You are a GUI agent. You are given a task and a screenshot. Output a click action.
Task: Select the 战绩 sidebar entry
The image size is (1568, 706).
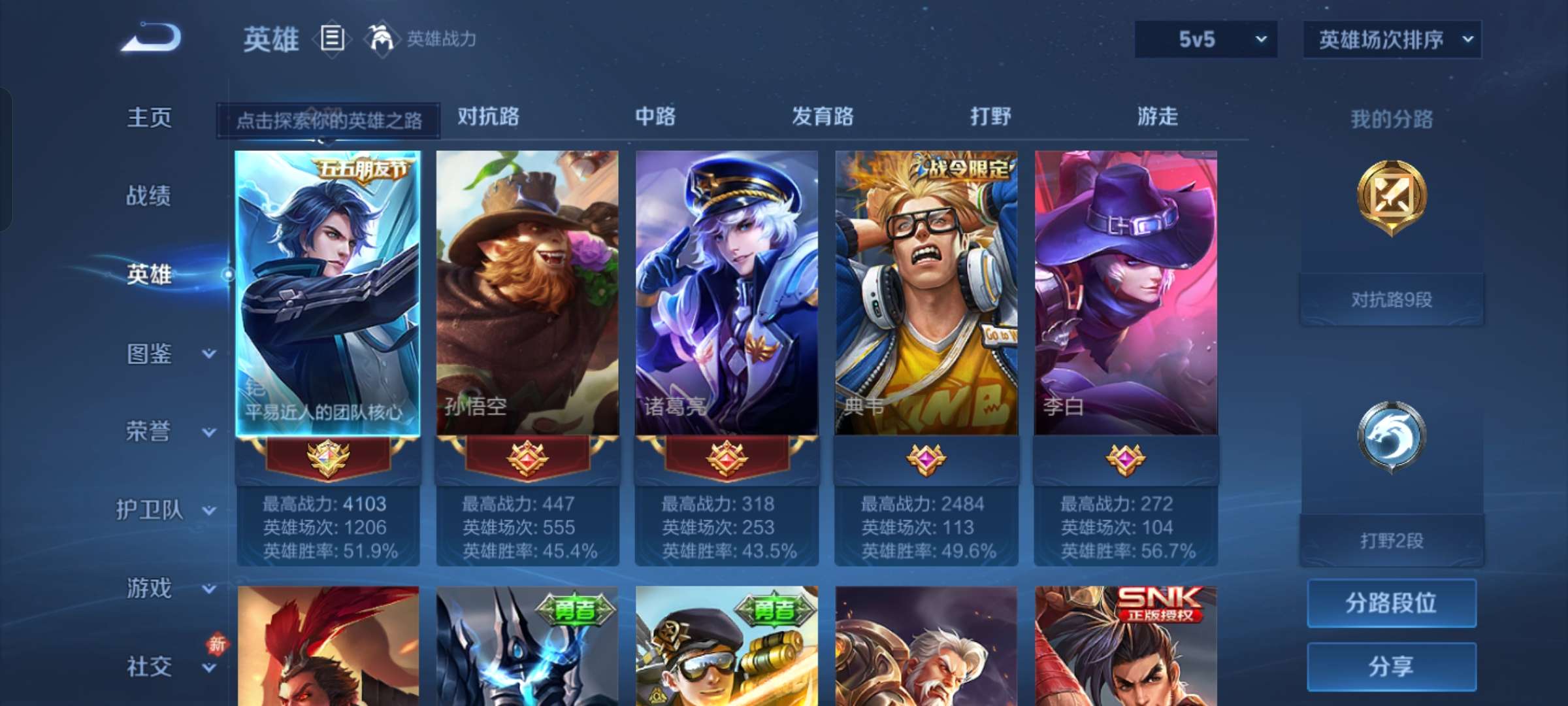148,196
